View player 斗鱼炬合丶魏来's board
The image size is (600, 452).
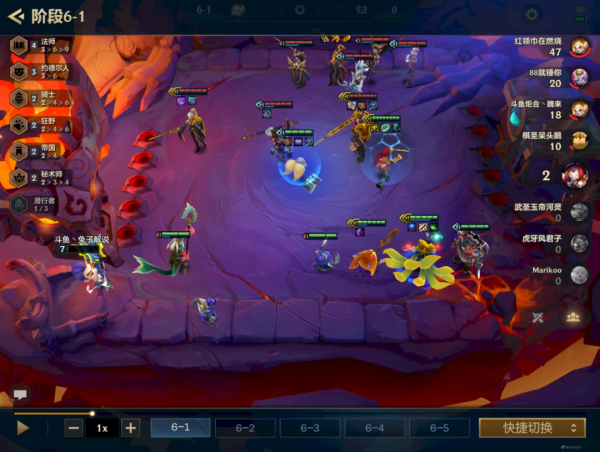pyautogui.click(x=579, y=109)
